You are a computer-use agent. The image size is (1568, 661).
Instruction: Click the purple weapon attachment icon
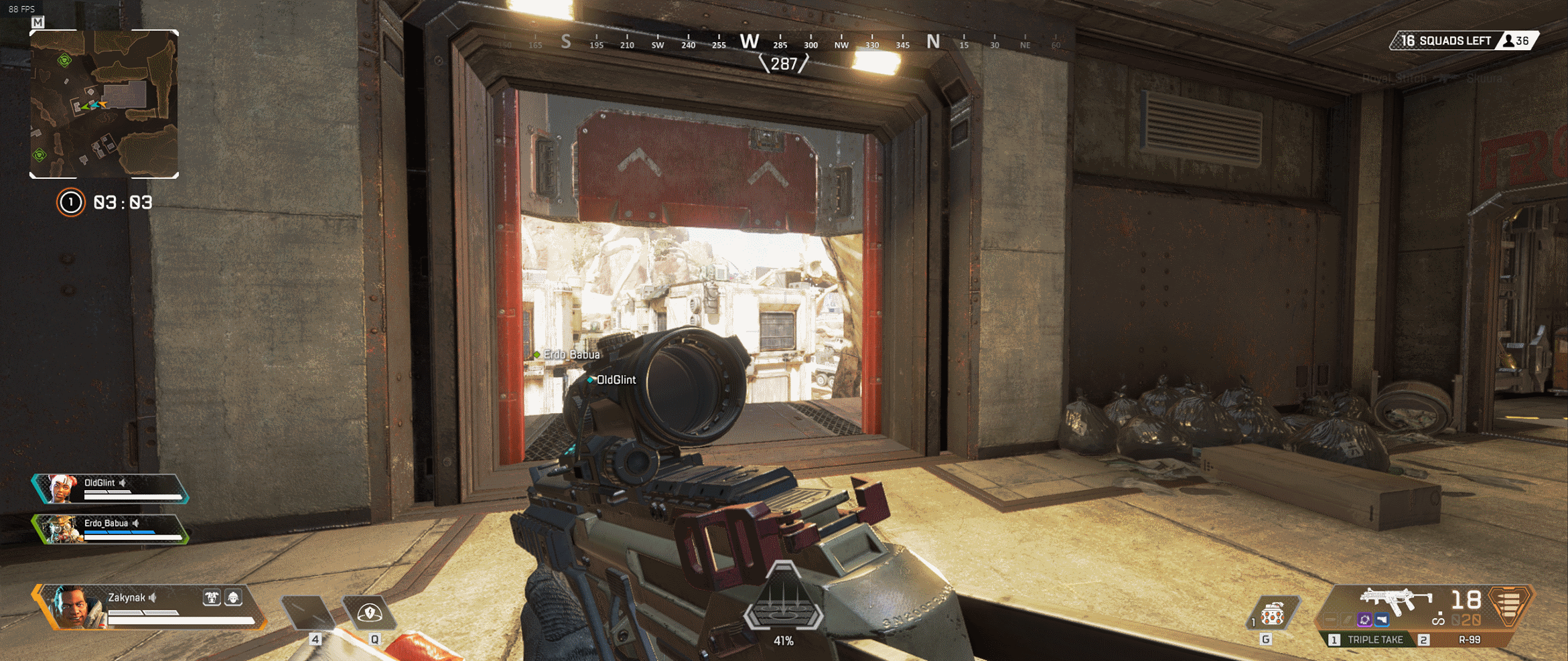click(1364, 619)
